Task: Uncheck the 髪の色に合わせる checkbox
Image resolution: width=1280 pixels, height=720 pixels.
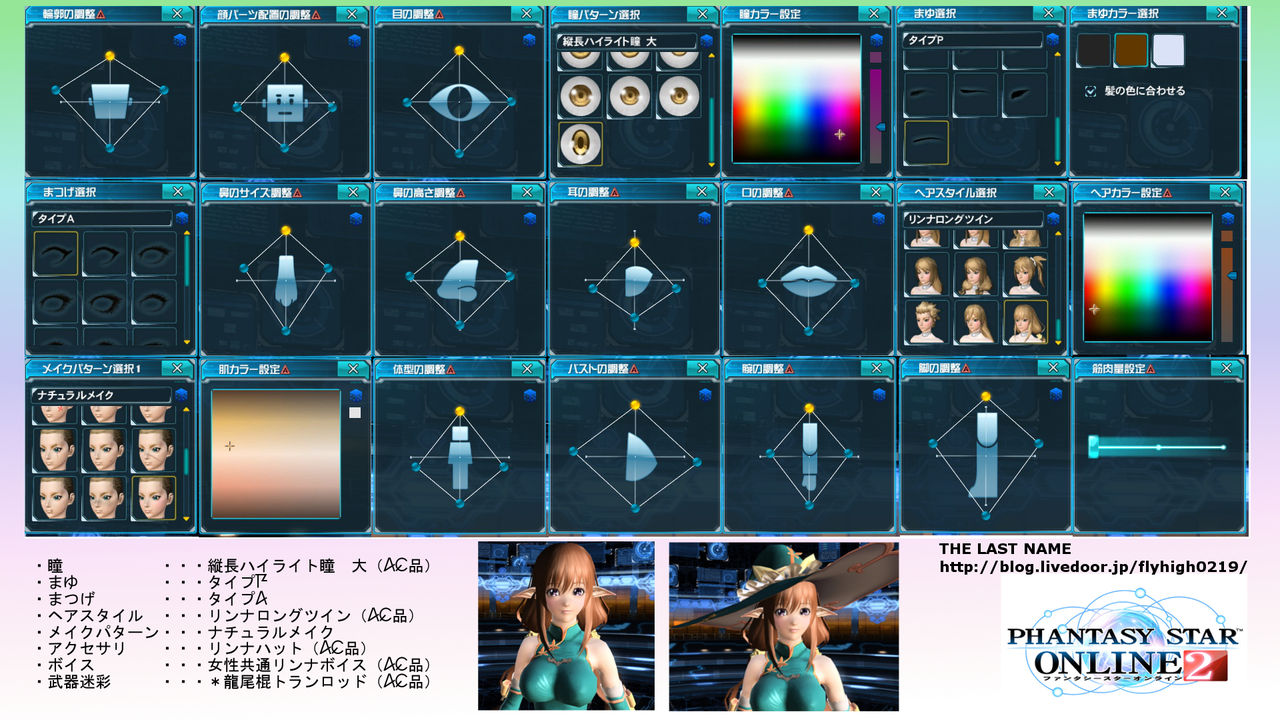Action: coord(1090,90)
